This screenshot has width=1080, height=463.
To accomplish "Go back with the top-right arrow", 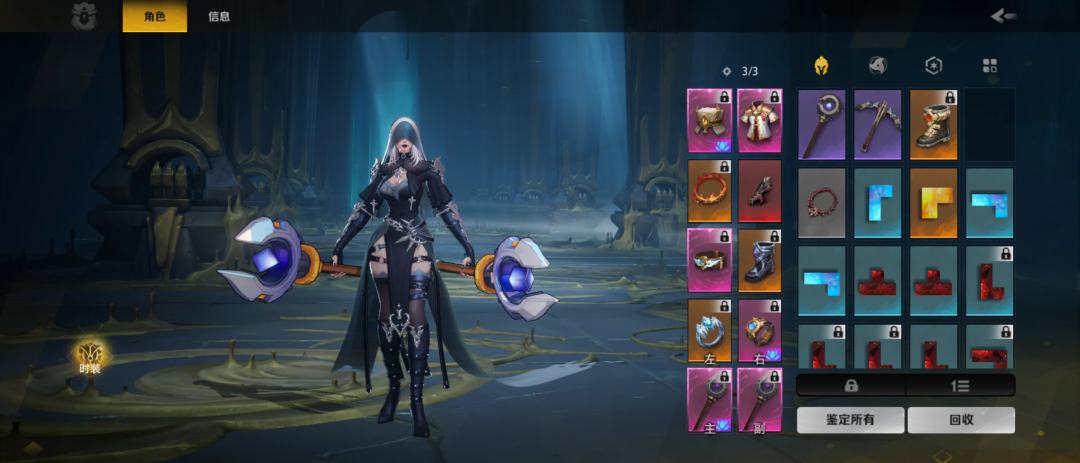I will (1003, 15).
